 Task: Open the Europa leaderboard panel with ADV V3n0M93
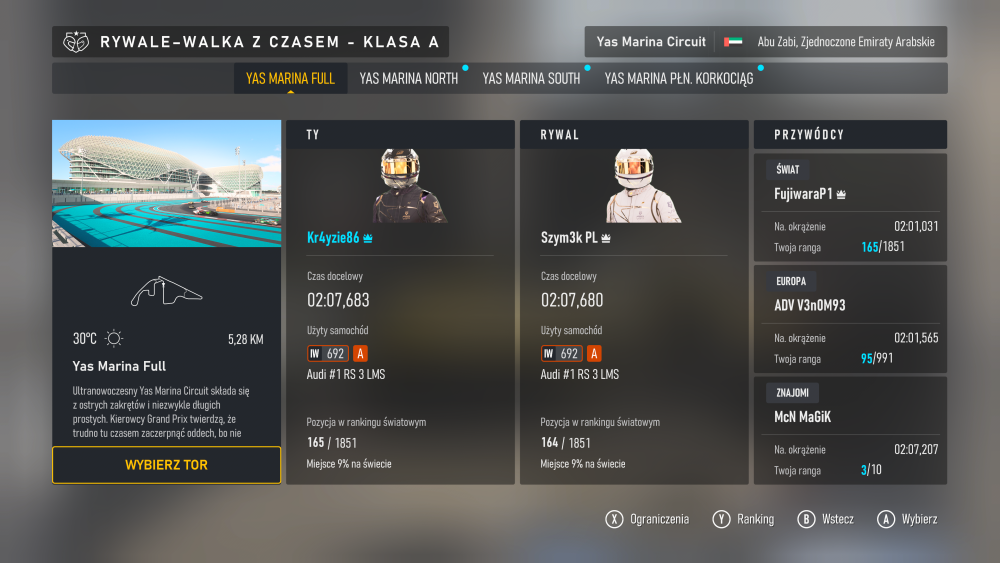(x=850, y=319)
